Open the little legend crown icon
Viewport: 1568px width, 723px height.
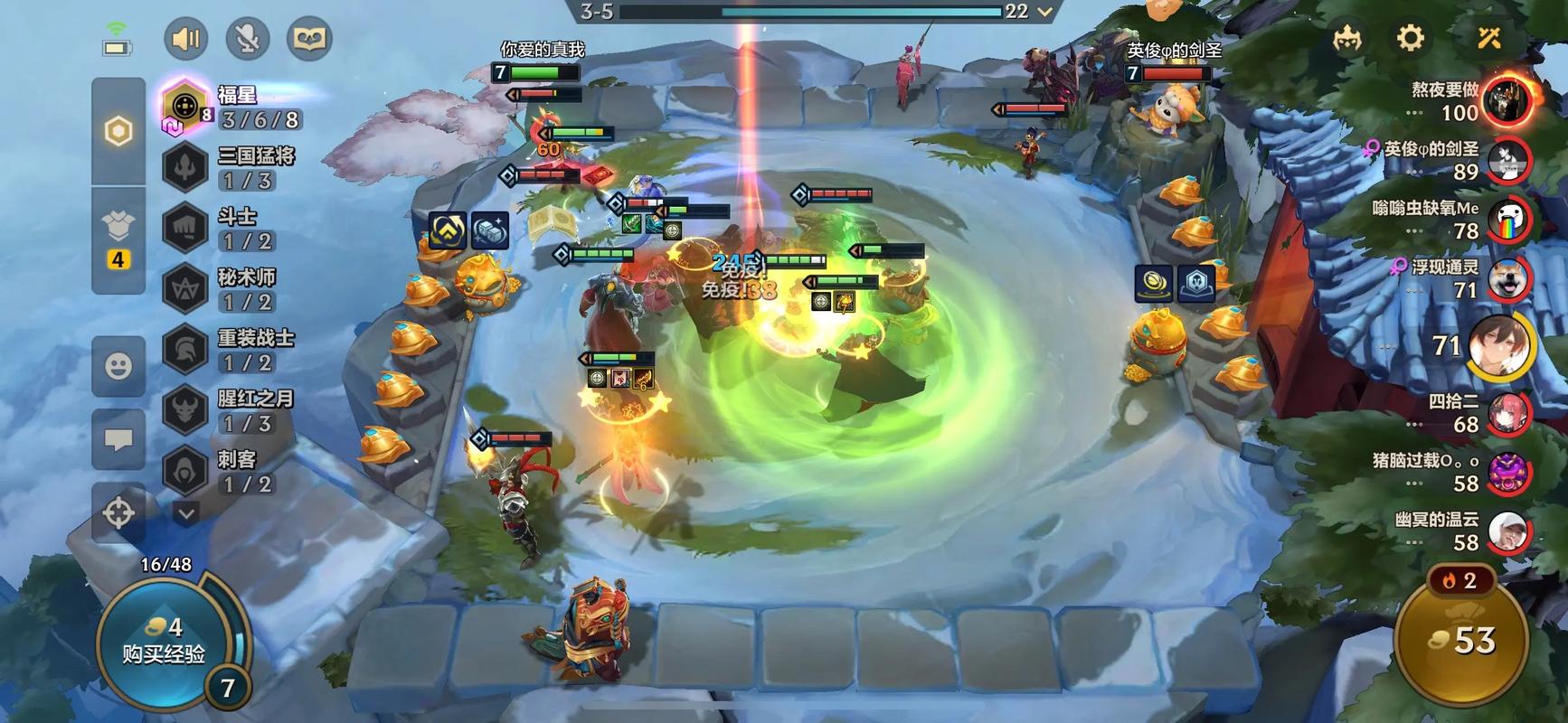coord(1347,40)
